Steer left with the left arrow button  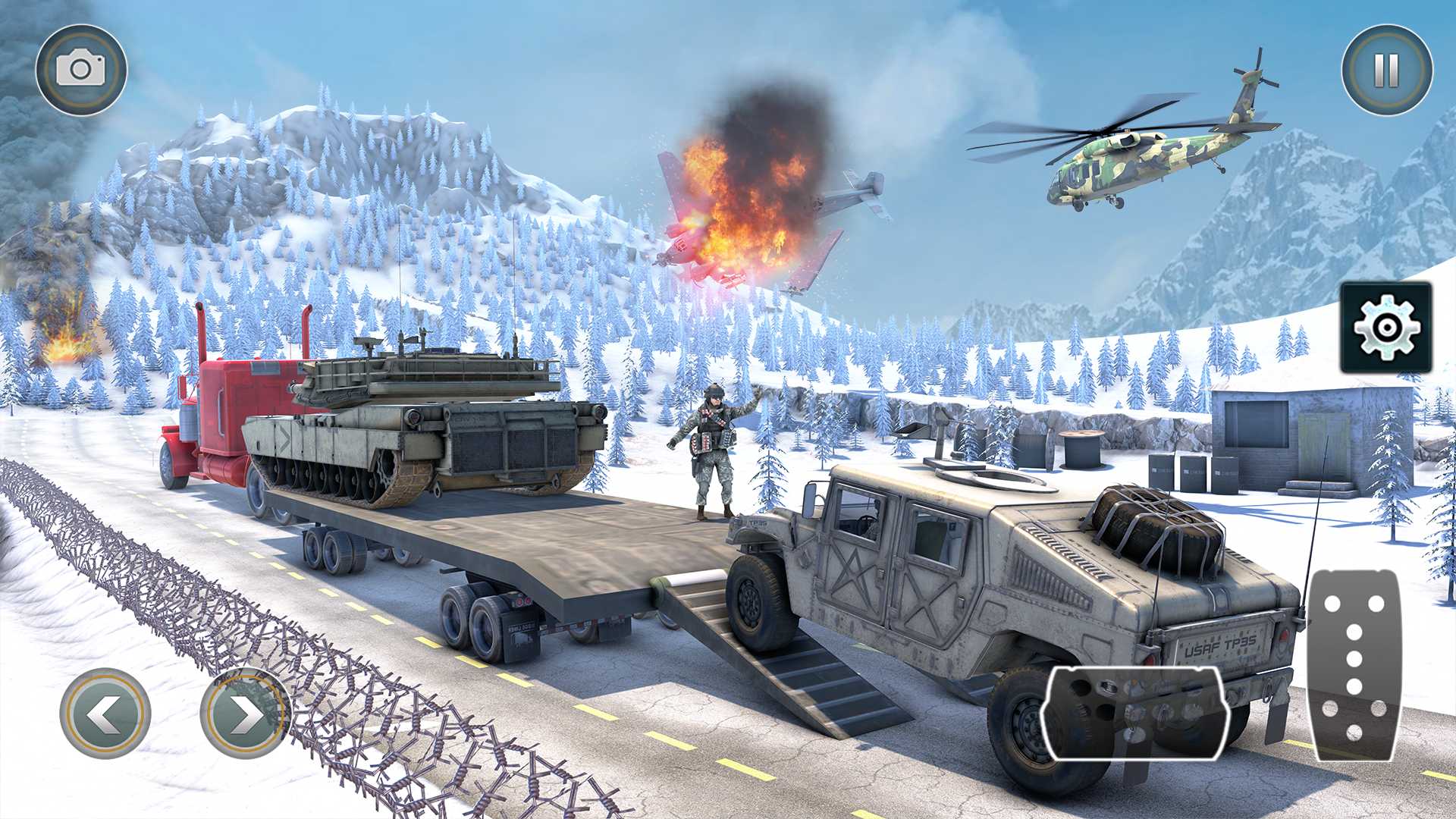(x=105, y=713)
